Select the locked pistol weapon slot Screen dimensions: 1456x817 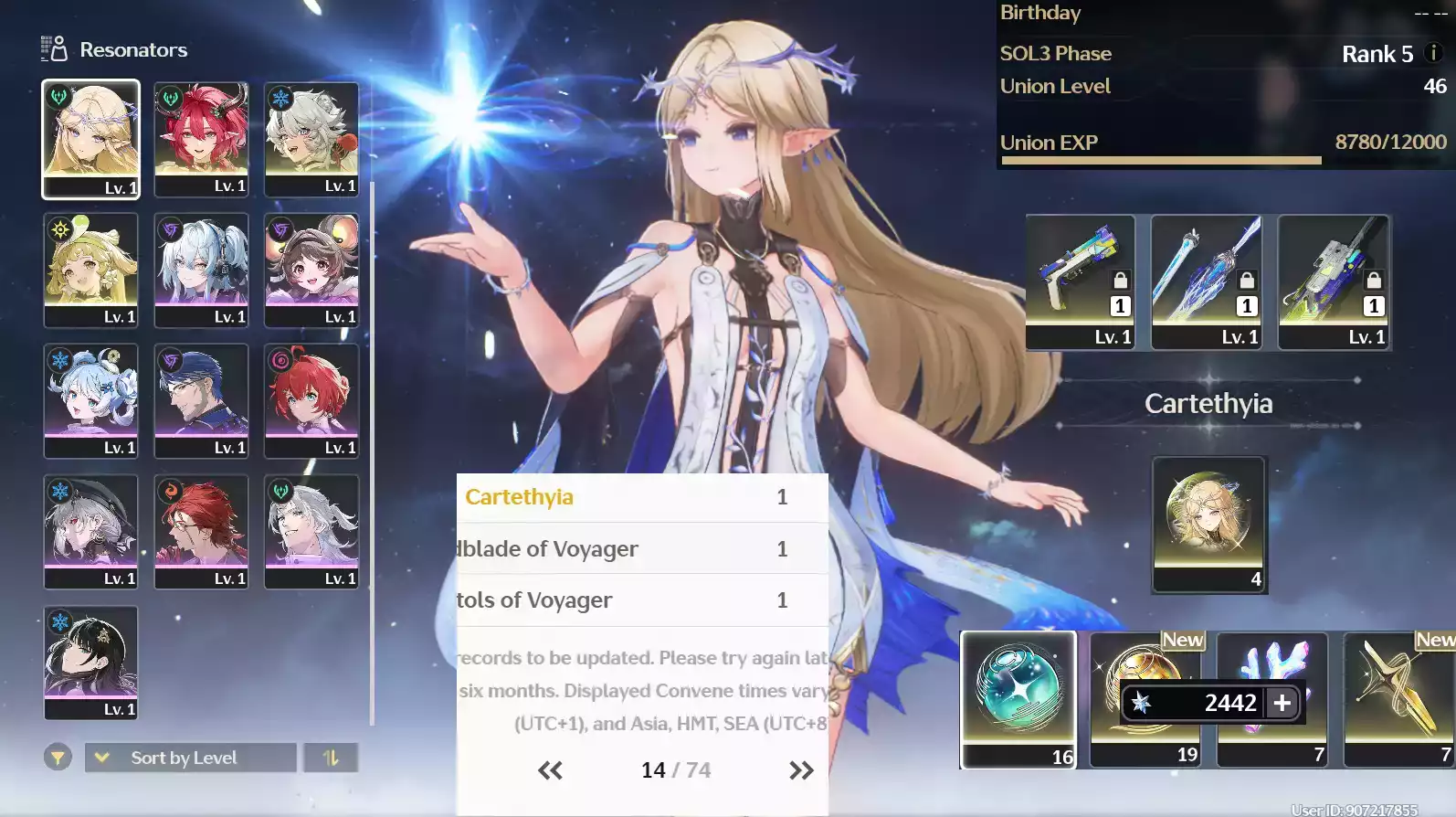pos(1080,281)
